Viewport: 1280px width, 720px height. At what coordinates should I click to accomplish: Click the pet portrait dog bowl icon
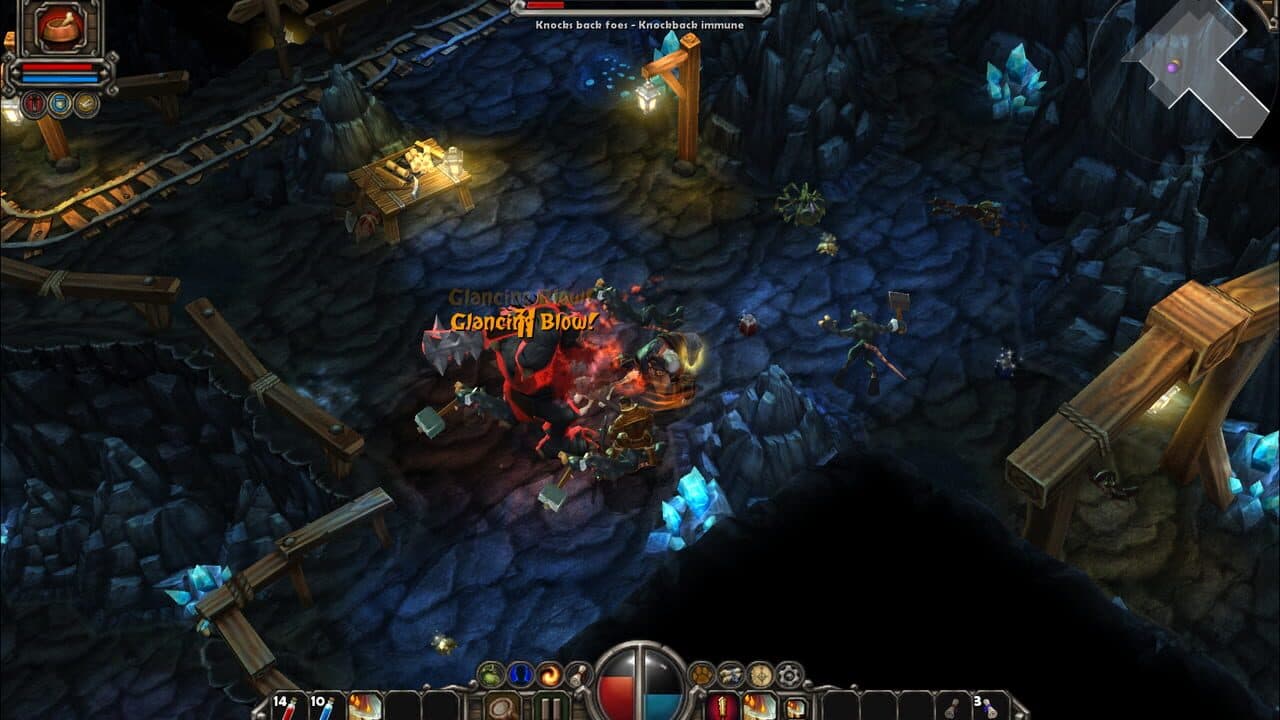58,30
